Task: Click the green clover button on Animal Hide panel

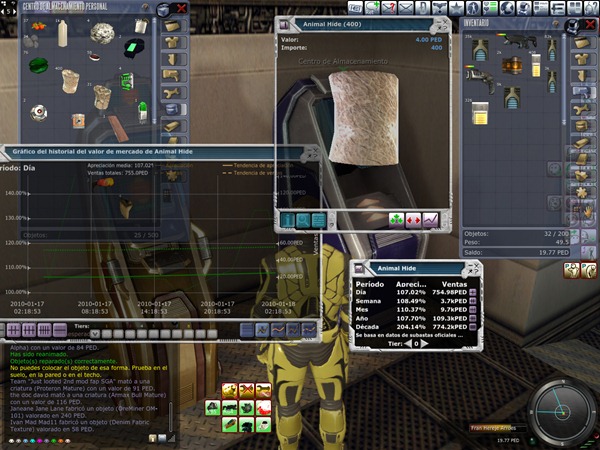Action: click(396, 220)
